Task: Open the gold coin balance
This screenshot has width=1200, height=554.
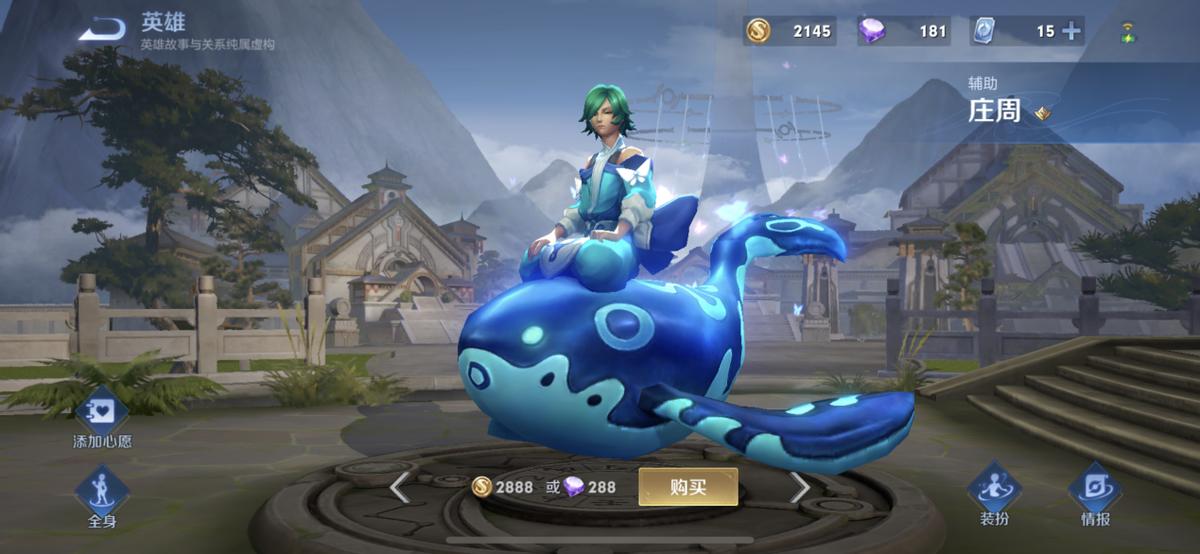Action: pyautogui.click(x=790, y=31)
